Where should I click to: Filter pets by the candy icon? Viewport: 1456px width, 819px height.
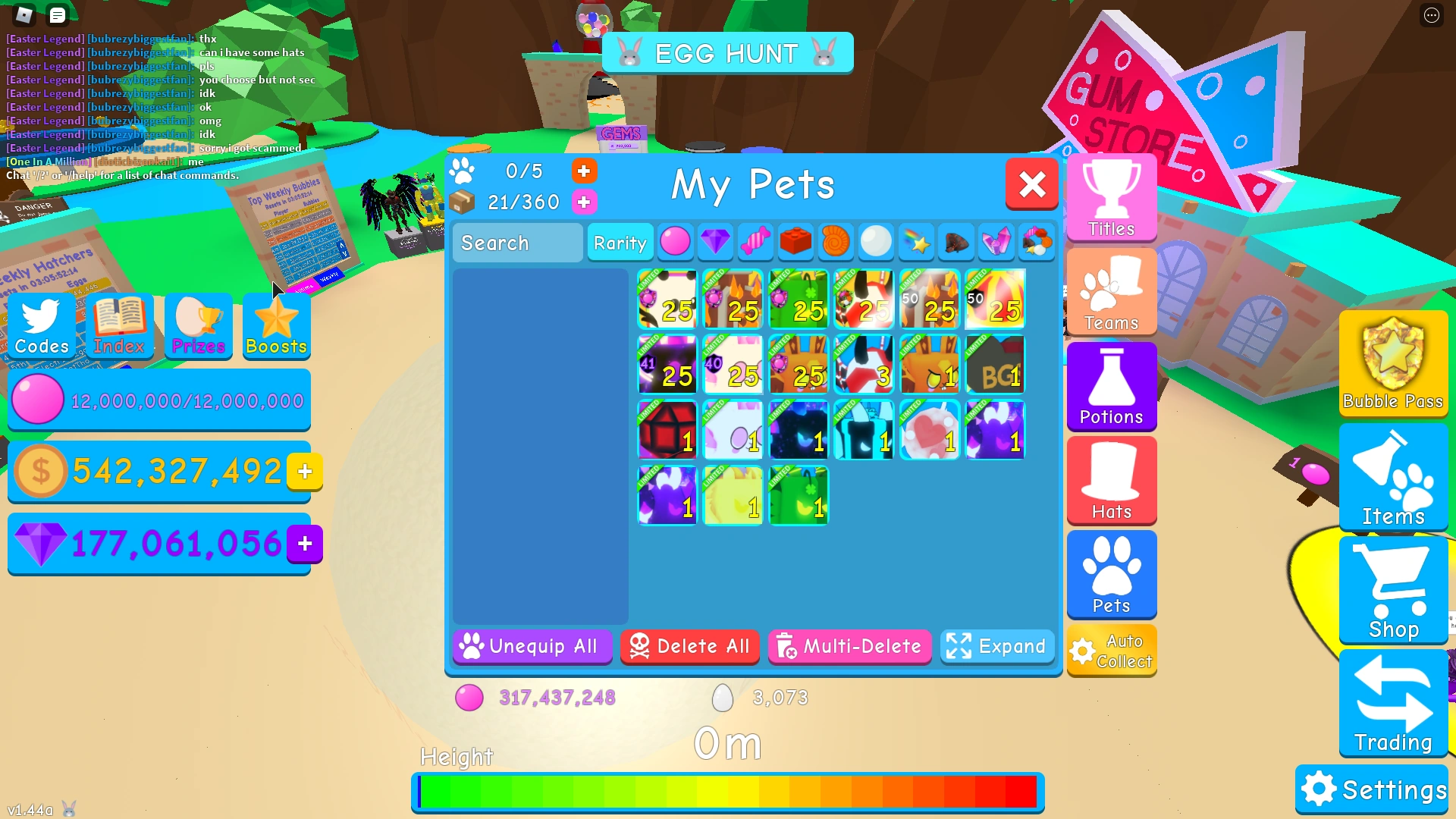tap(755, 242)
